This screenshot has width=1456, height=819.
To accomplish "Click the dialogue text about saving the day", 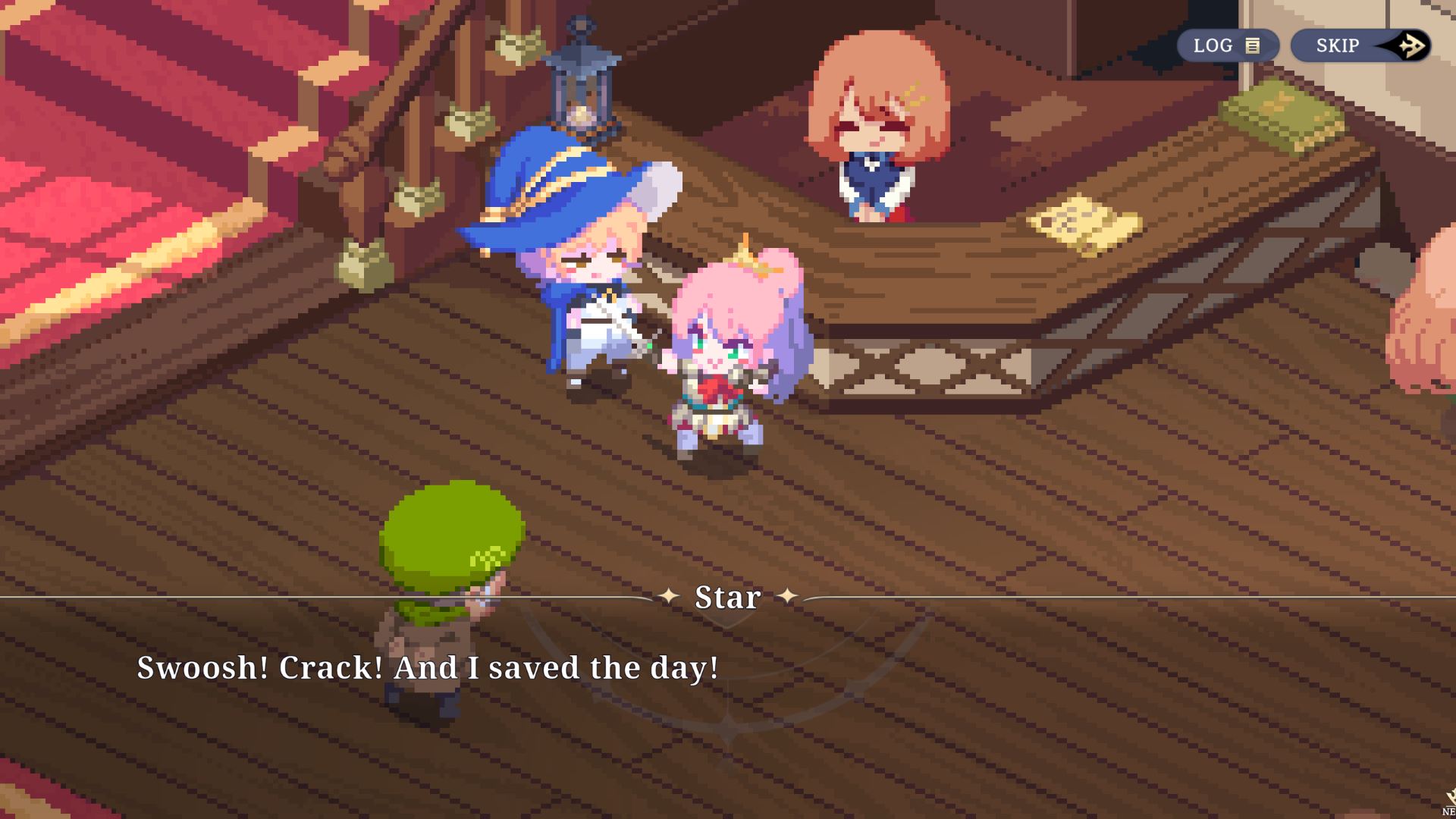I will (428, 669).
